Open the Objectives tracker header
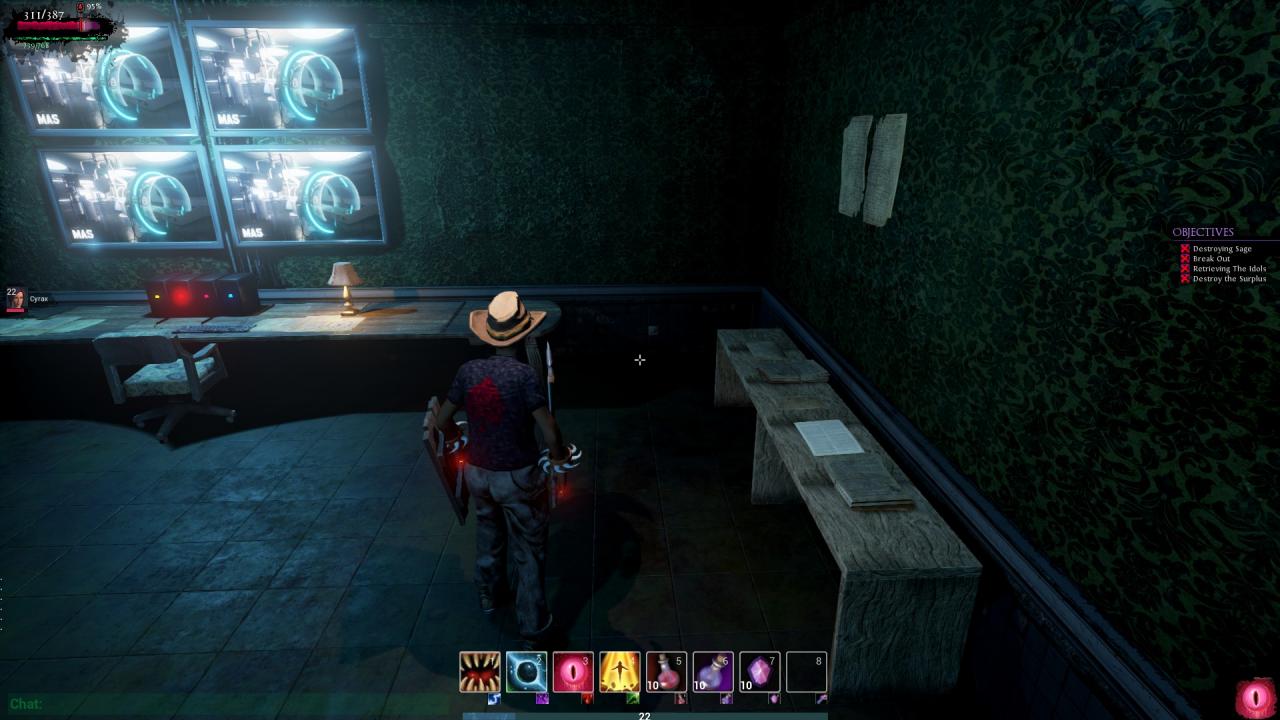The width and height of the screenshot is (1280, 720). tap(1203, 232)
